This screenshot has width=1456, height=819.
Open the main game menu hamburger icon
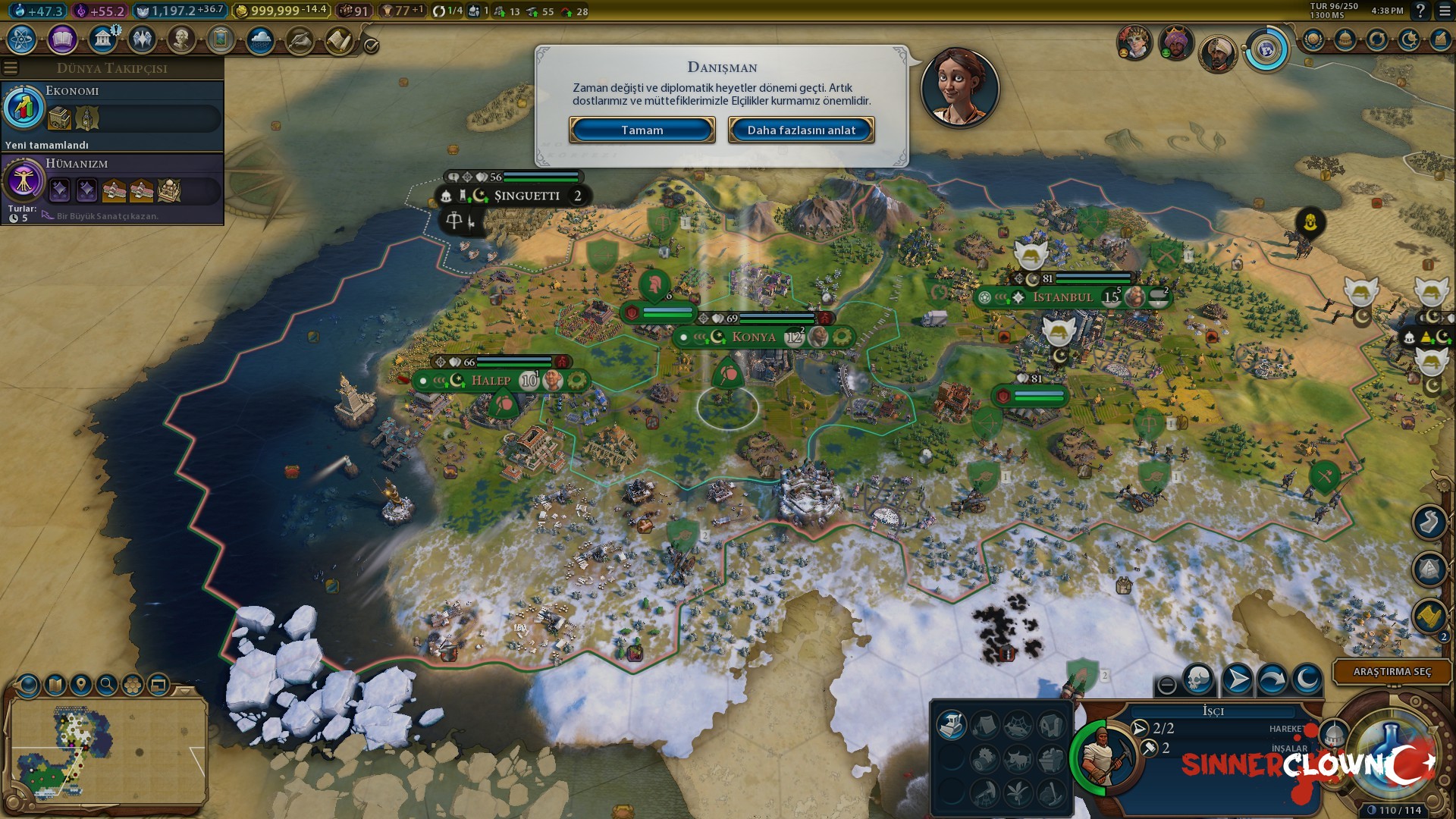1444,11
